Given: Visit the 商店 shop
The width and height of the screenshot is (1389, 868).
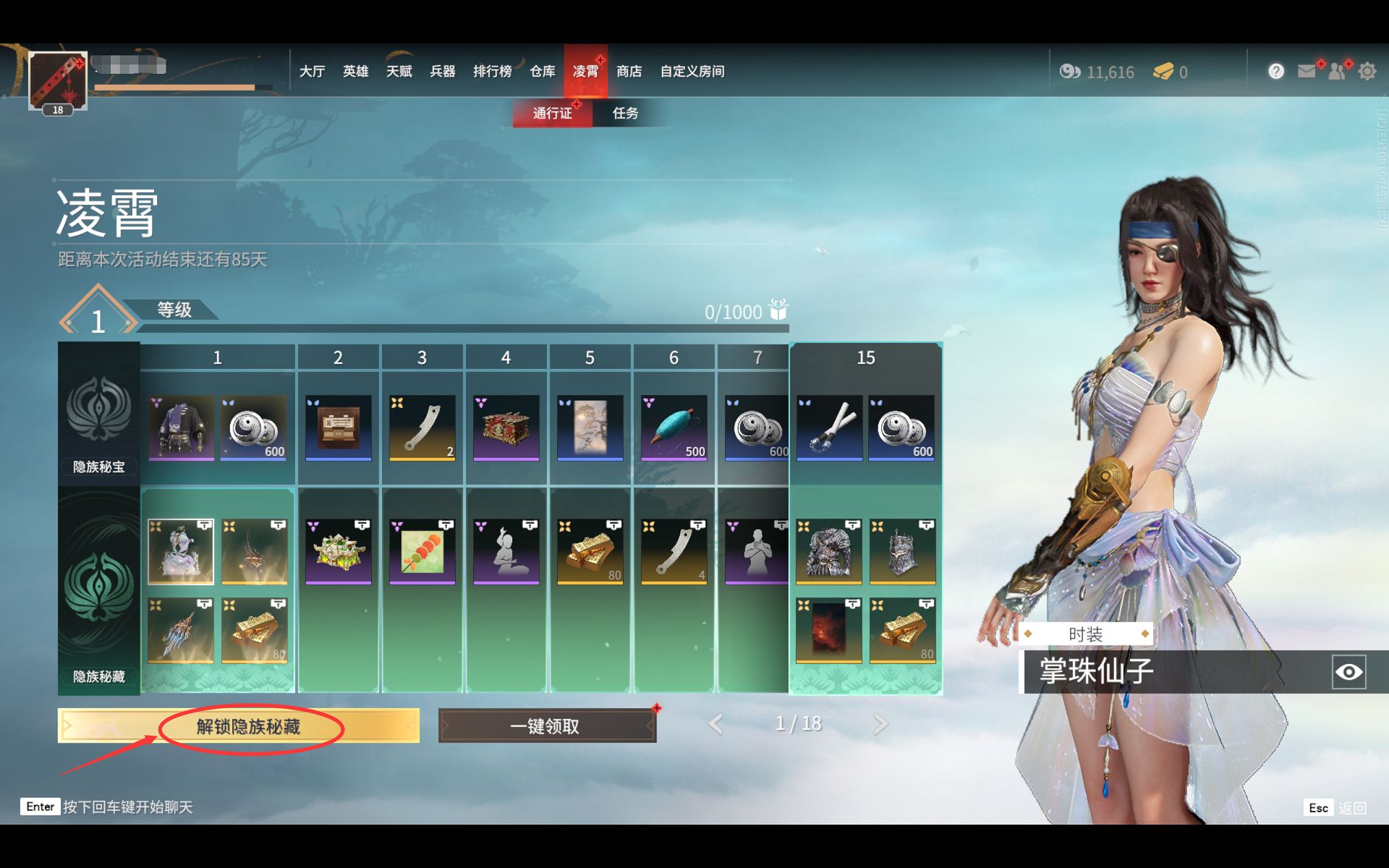Looking at the screenshot, I should [x=629, y=71].
